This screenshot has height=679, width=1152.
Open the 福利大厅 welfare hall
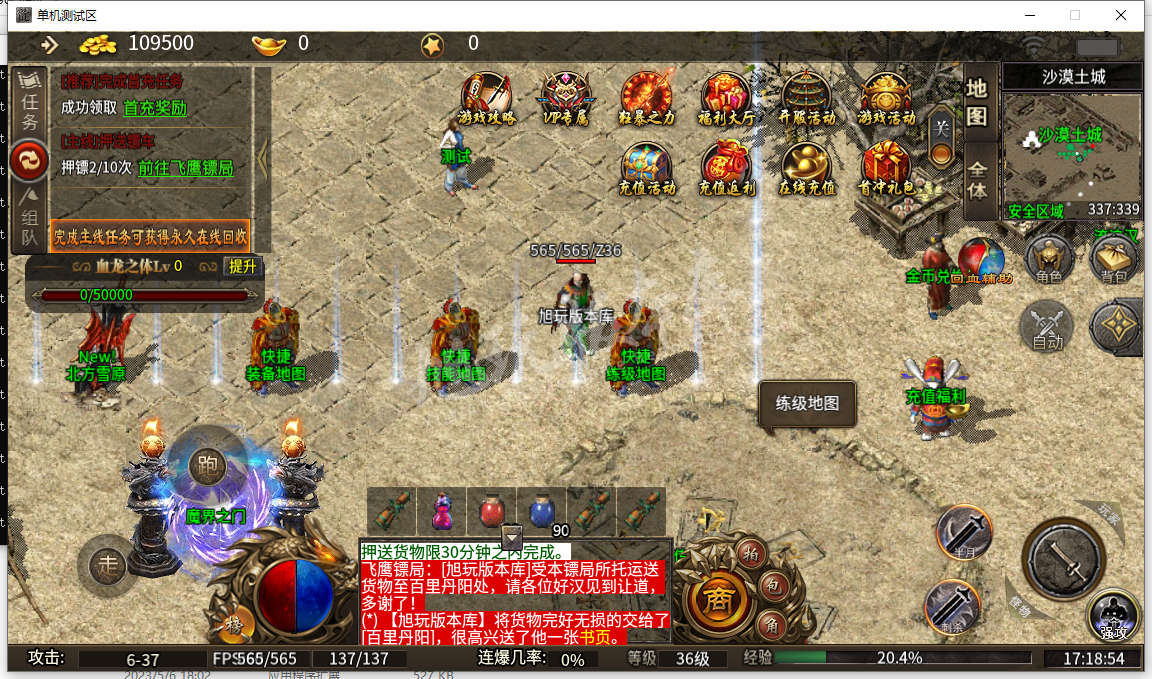pyautogui.click(x=726, y=97)
